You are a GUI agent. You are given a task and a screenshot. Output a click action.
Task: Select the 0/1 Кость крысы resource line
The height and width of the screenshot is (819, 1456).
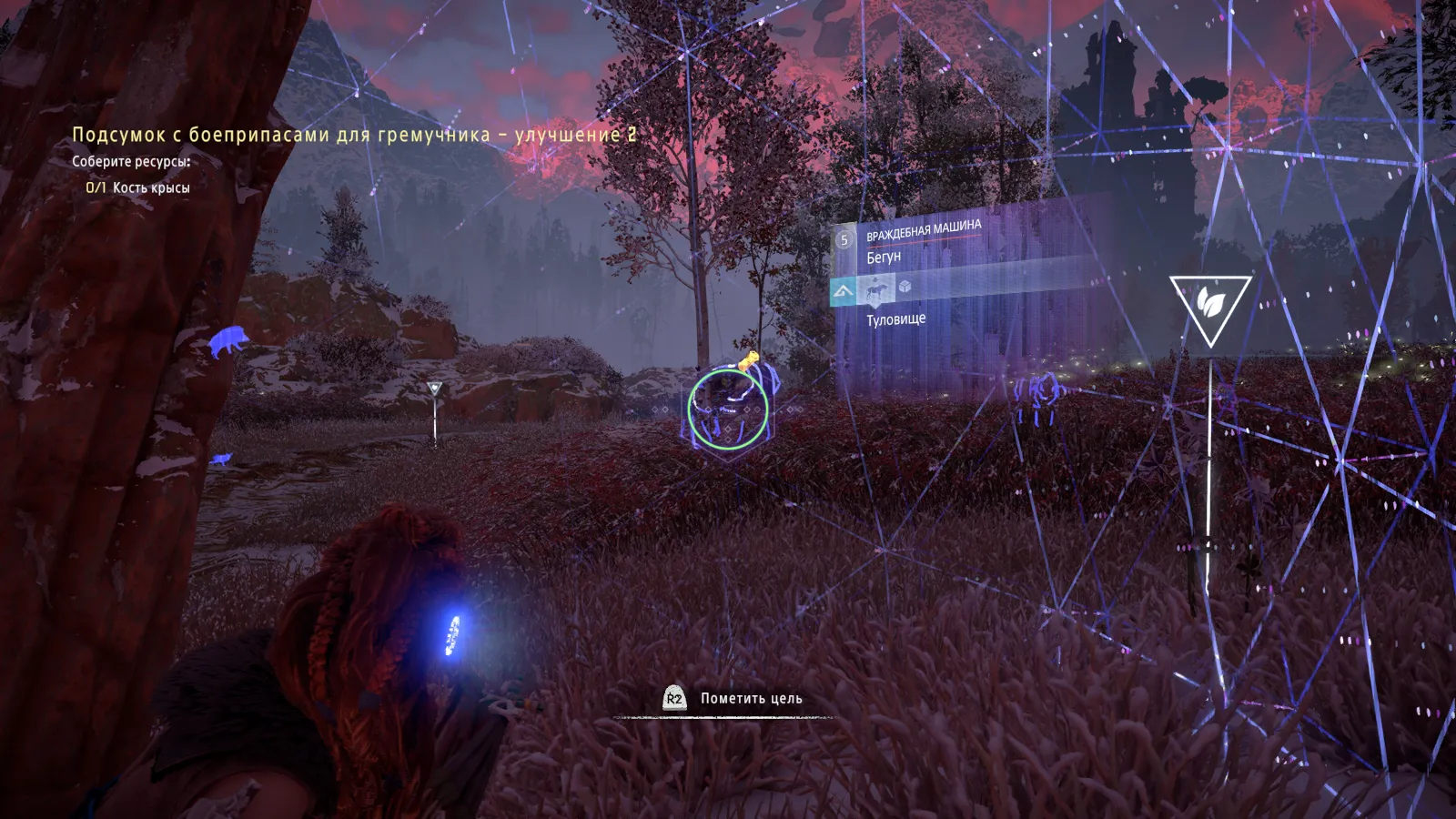point(138,187)
